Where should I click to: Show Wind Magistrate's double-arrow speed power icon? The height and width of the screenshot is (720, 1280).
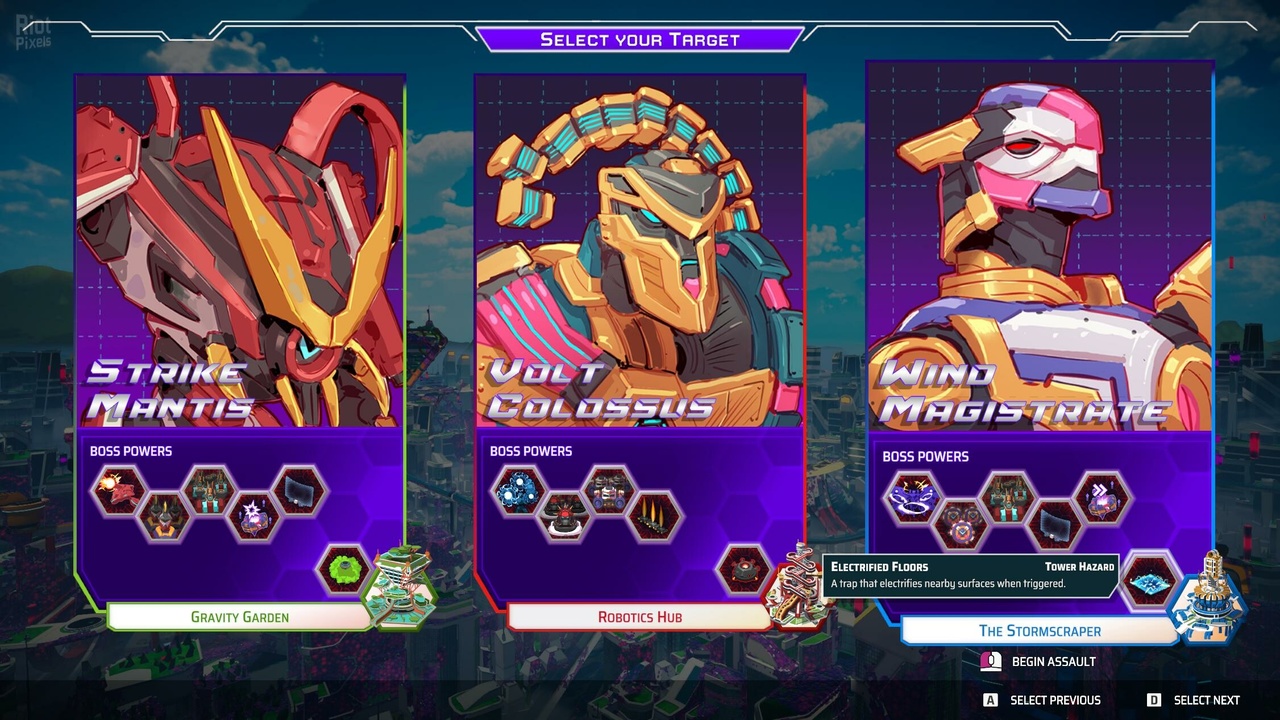click(1101, 497)
